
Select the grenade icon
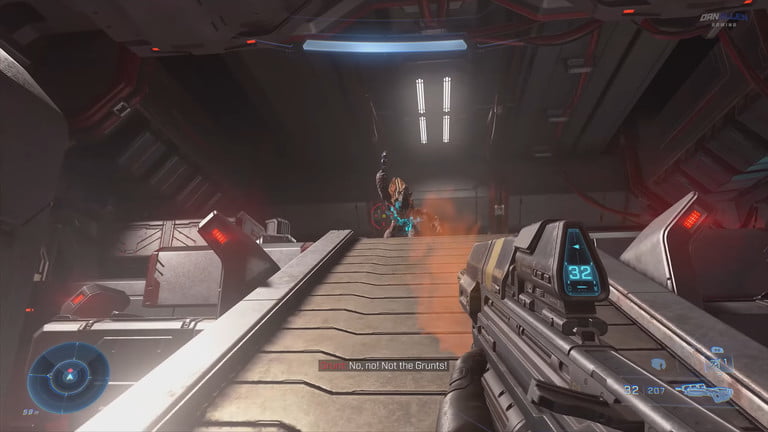(x=658, y=364)
